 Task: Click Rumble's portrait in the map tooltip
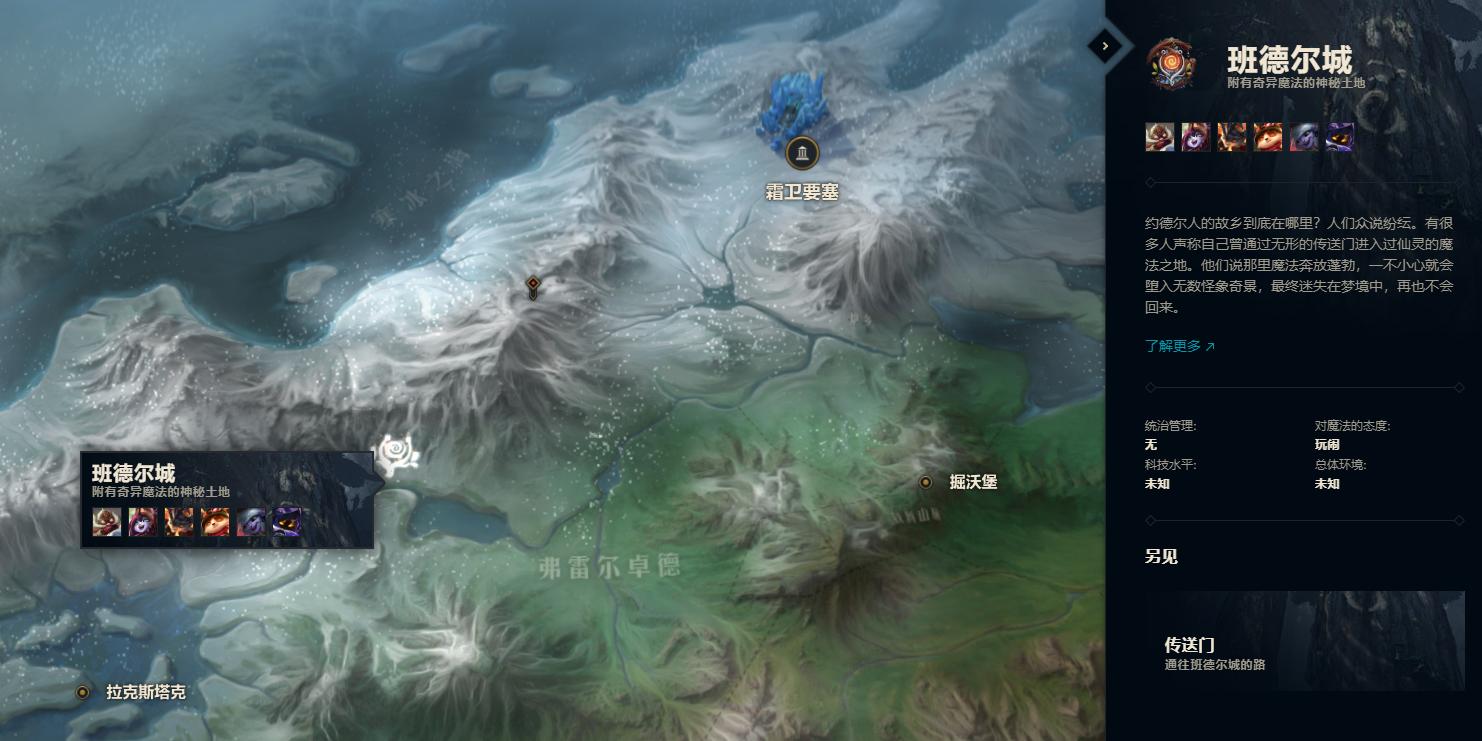click(178, 520)
